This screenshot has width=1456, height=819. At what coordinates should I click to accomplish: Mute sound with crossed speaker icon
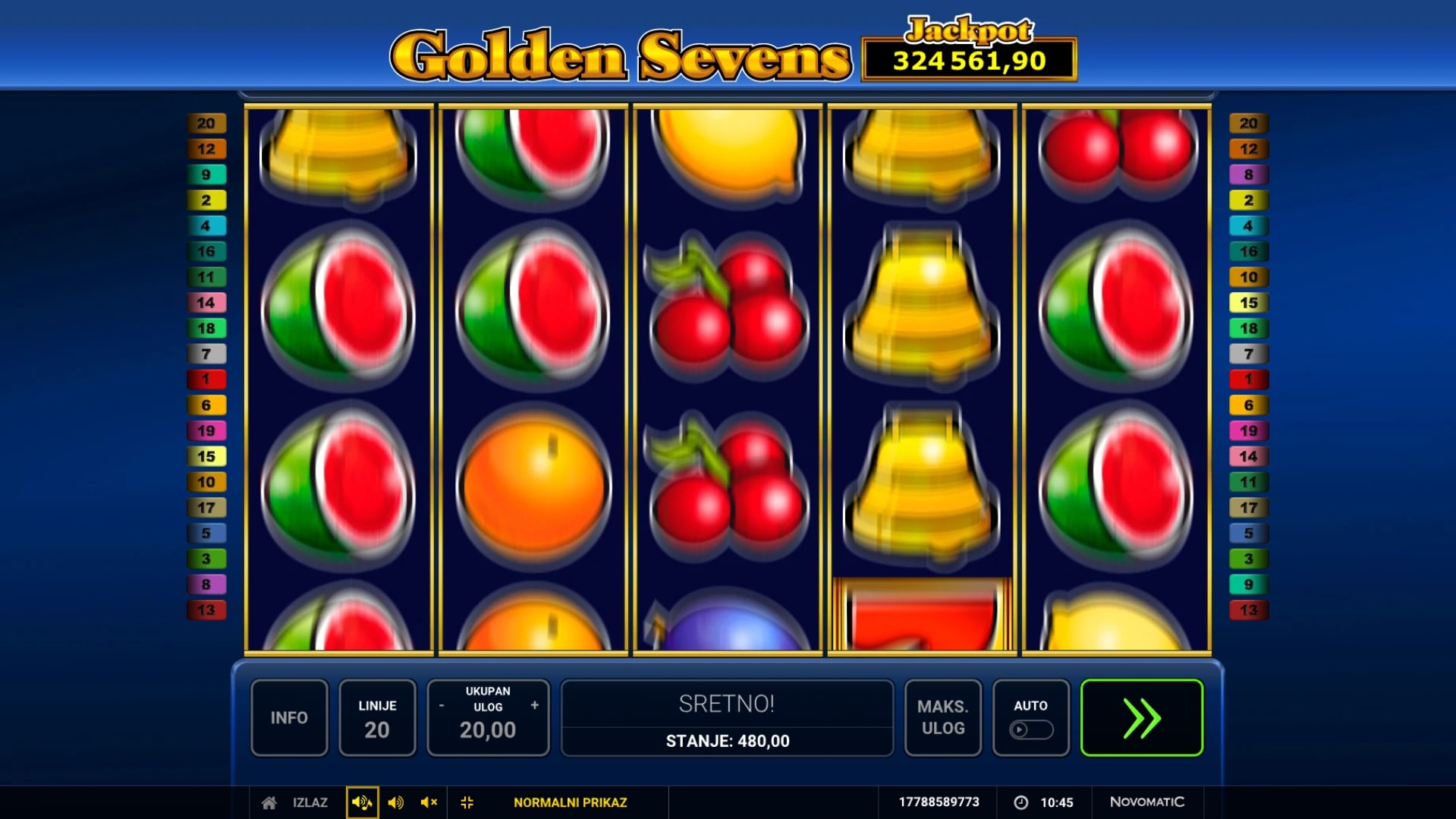coord(429,802)
